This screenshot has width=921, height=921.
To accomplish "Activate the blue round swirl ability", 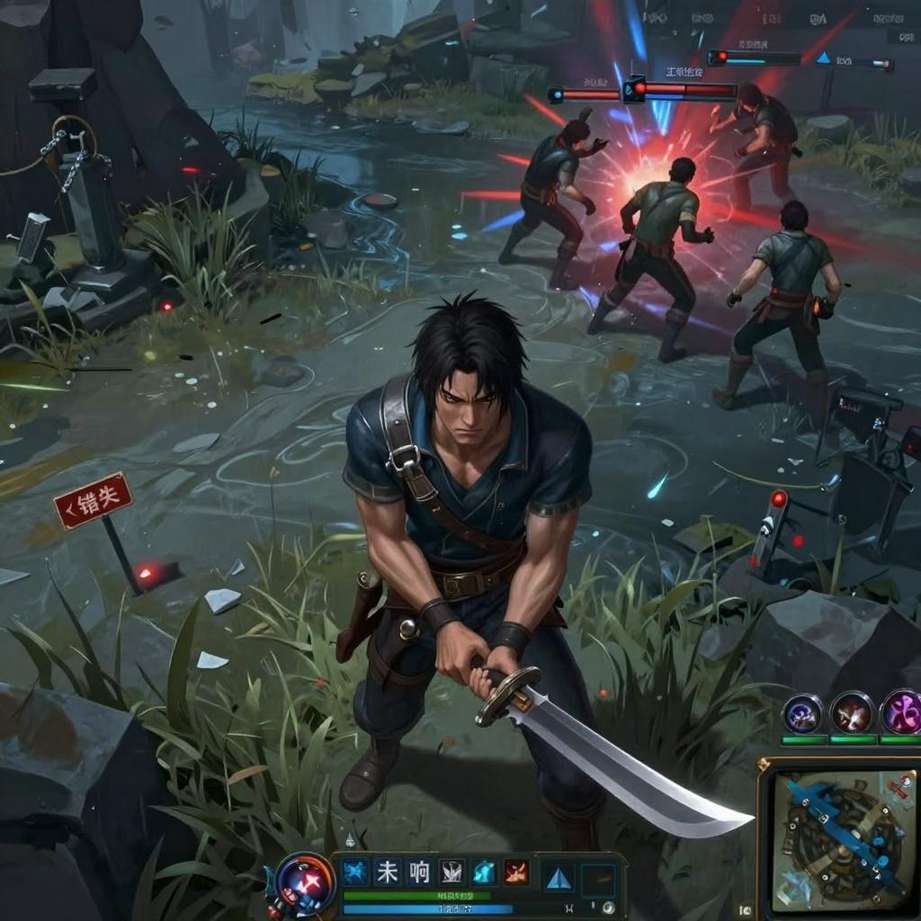I will point(803,713).
